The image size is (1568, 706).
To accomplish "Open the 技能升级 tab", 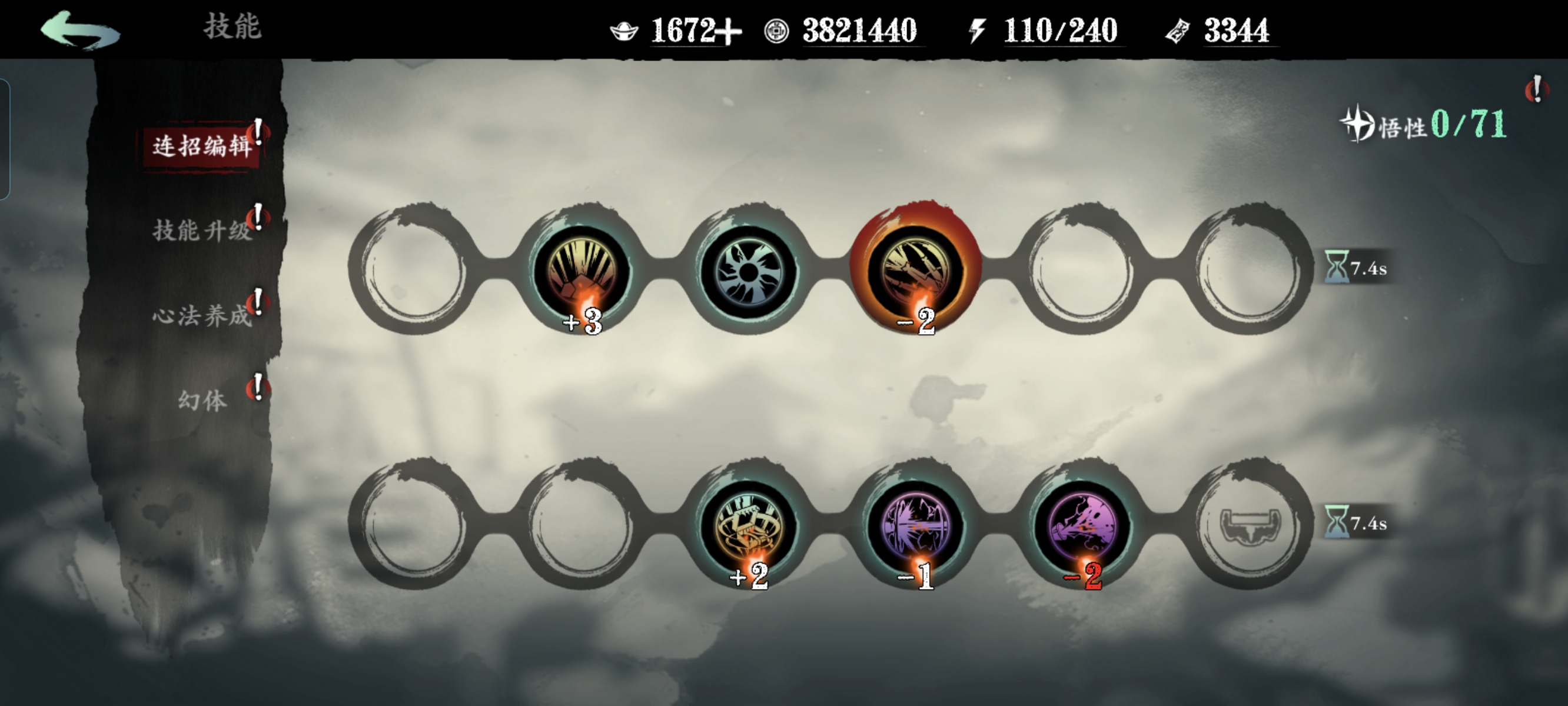I will click(x=201, y=231).
